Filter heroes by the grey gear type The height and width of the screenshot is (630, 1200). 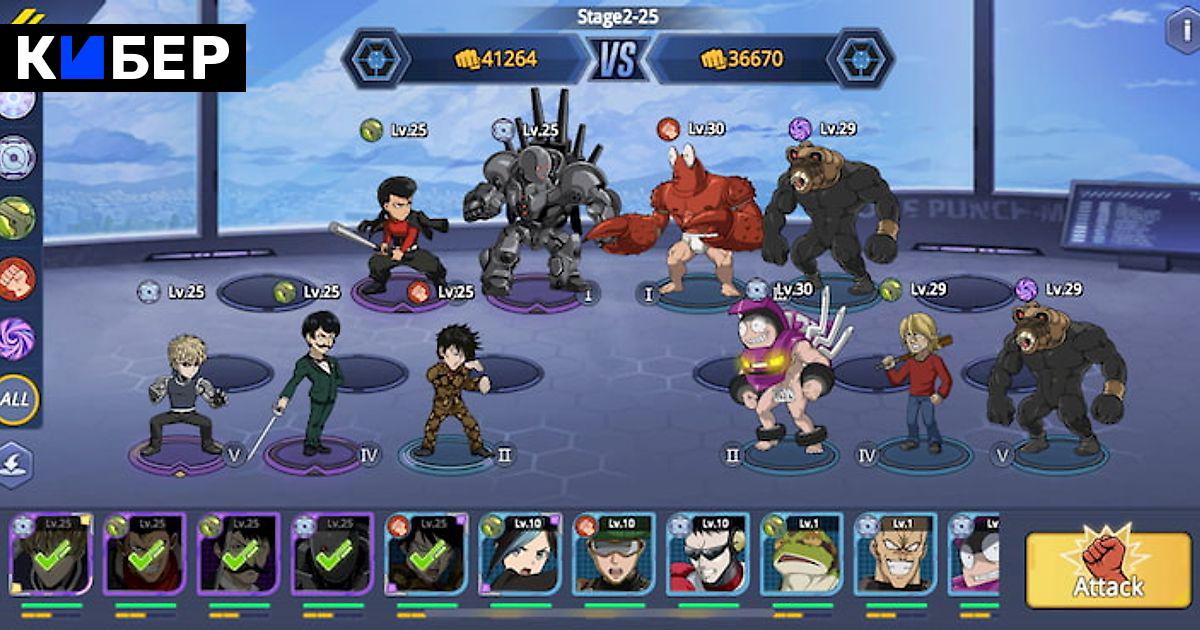(x=17, y=157)
